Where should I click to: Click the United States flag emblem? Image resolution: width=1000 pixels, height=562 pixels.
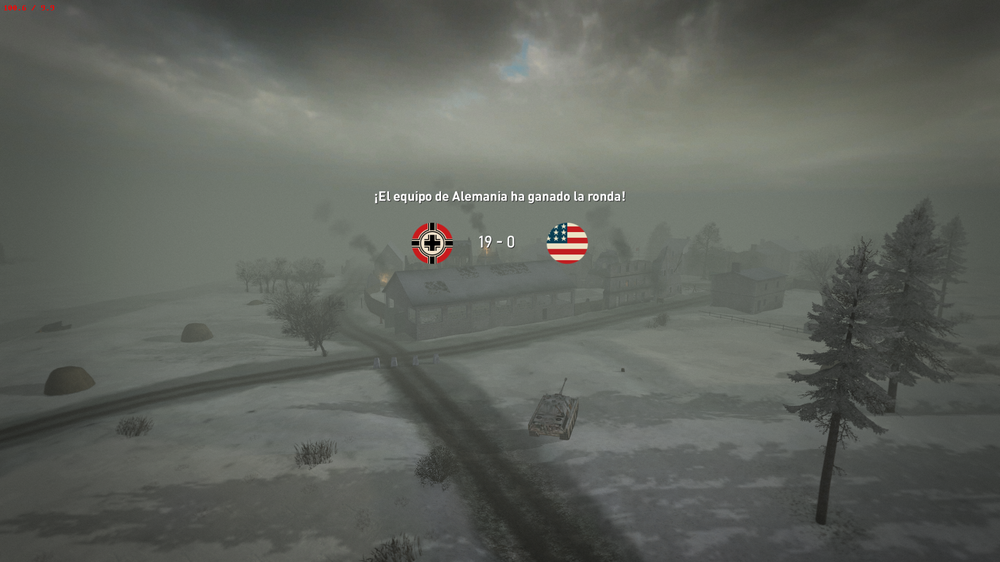click(x=567, y=243)
